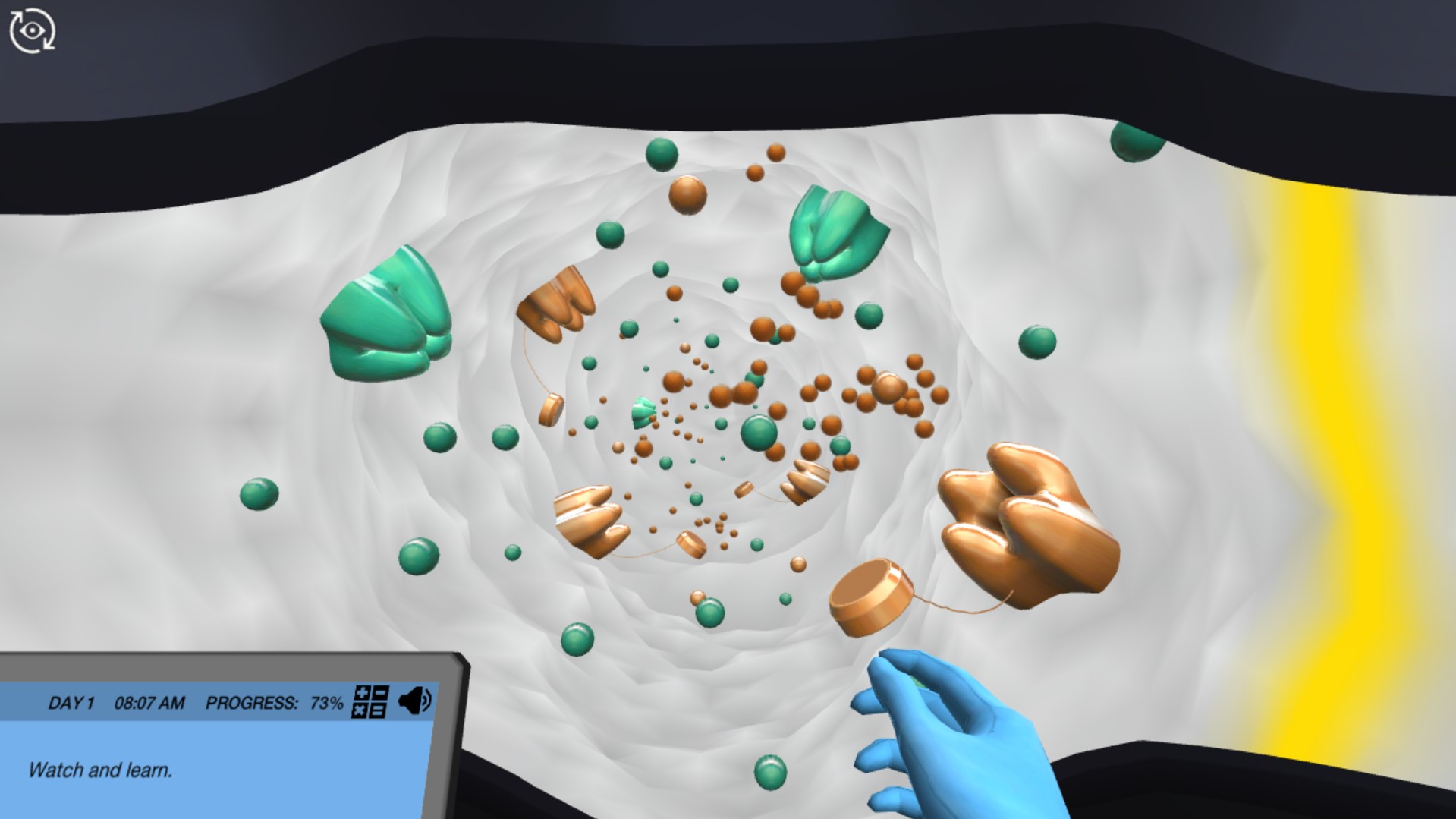Click the 08:07 AM clock display
The height and width of the screenshot is (819, 1456).
[x=149, y=703]
